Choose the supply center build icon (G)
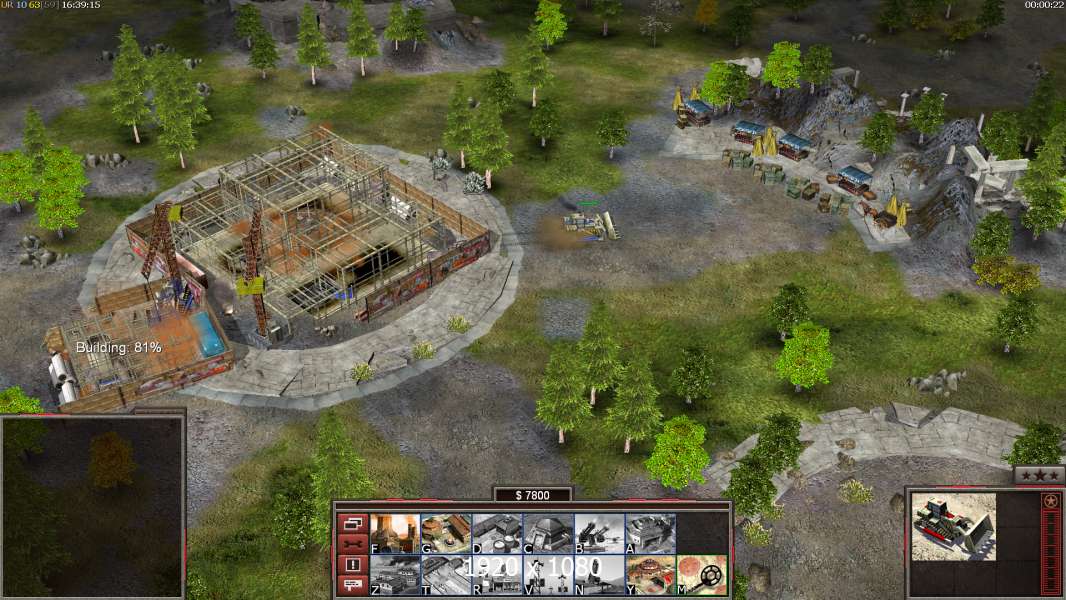This screenshot has width=1066, height=600. pos(446,533)
